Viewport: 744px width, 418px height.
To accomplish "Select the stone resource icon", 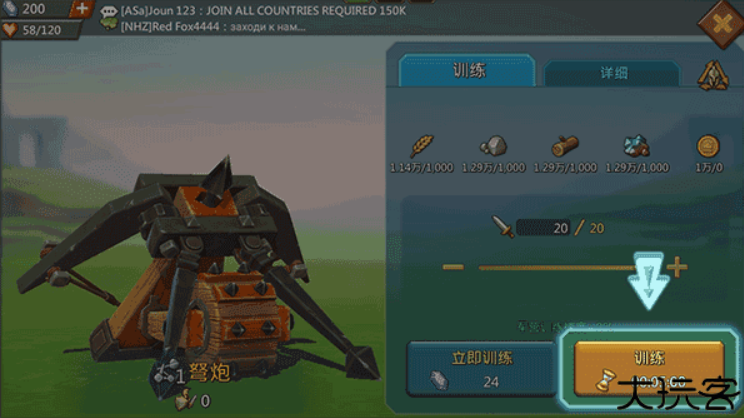I will pyautogui.click(x=493, y=146).
